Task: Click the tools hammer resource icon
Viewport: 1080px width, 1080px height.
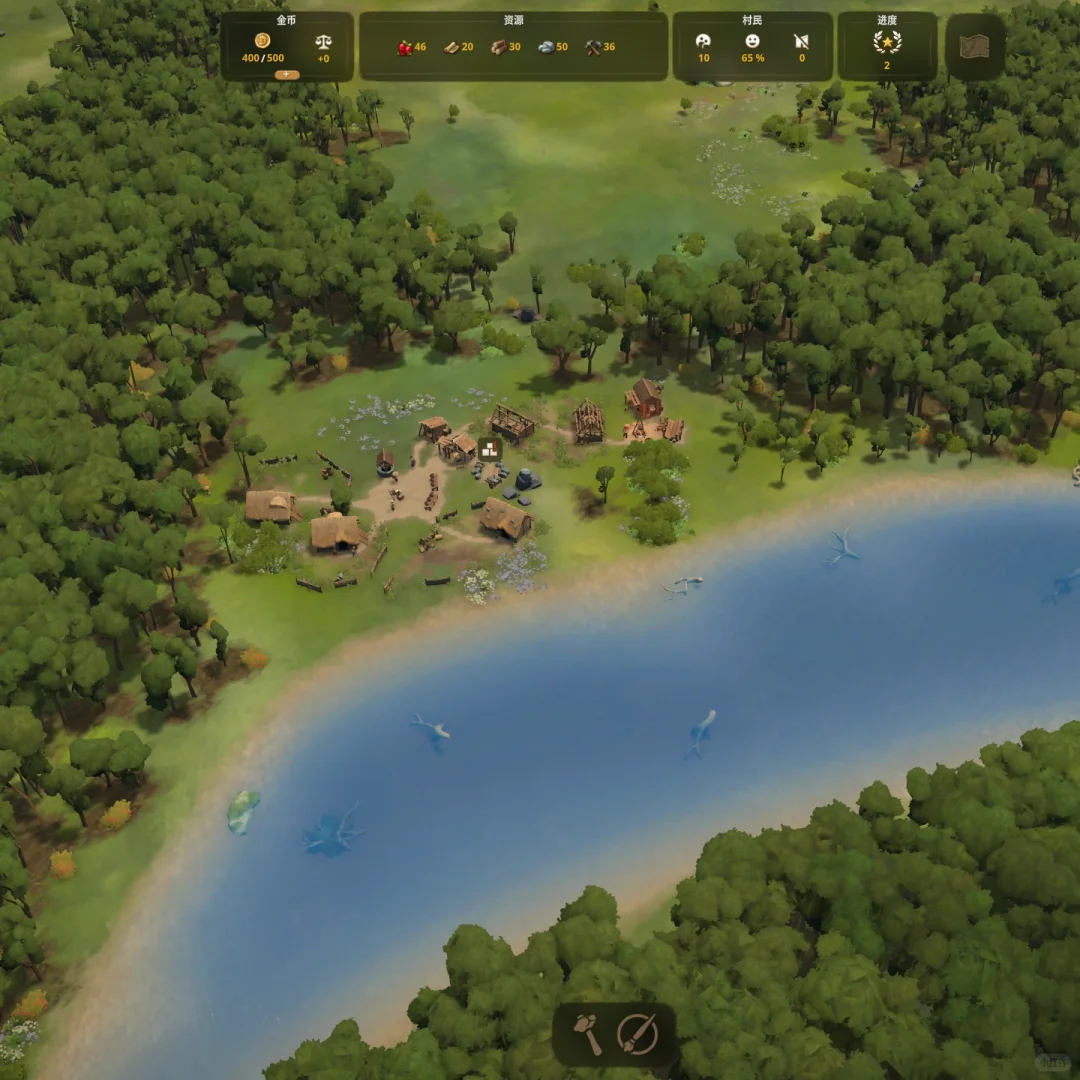Action: pyautogui.click(x=593, y=47)
